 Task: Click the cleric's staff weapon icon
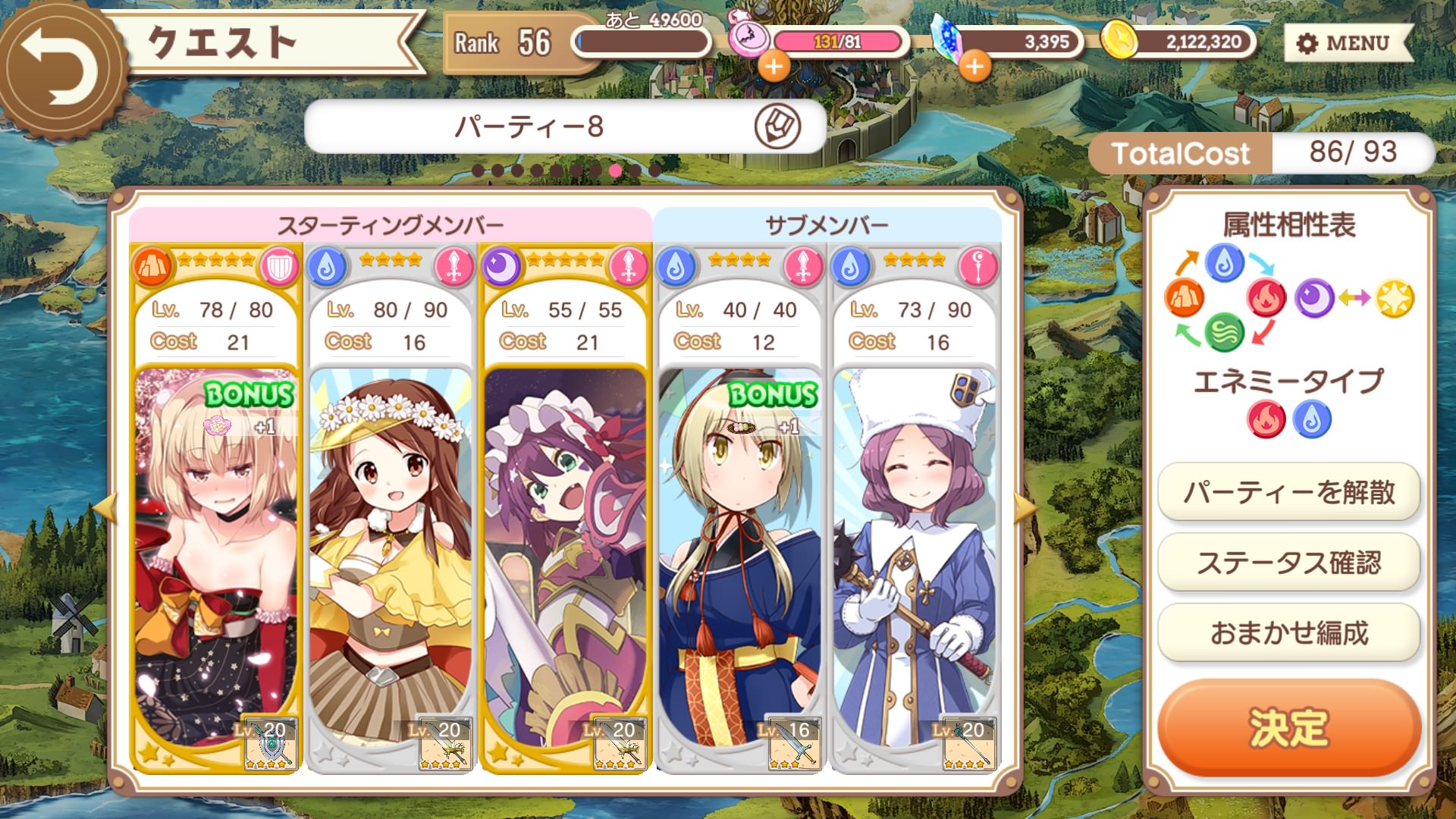pyautogui.click(x=968, y=743)
